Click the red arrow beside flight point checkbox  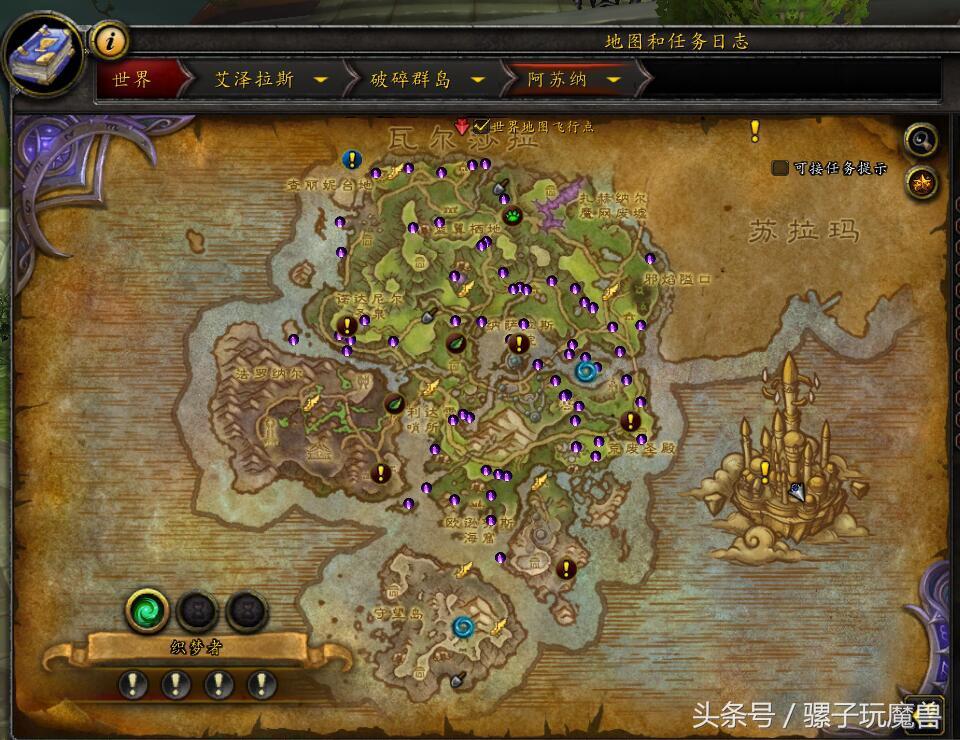pyautogui.click(x=461, y=127)
